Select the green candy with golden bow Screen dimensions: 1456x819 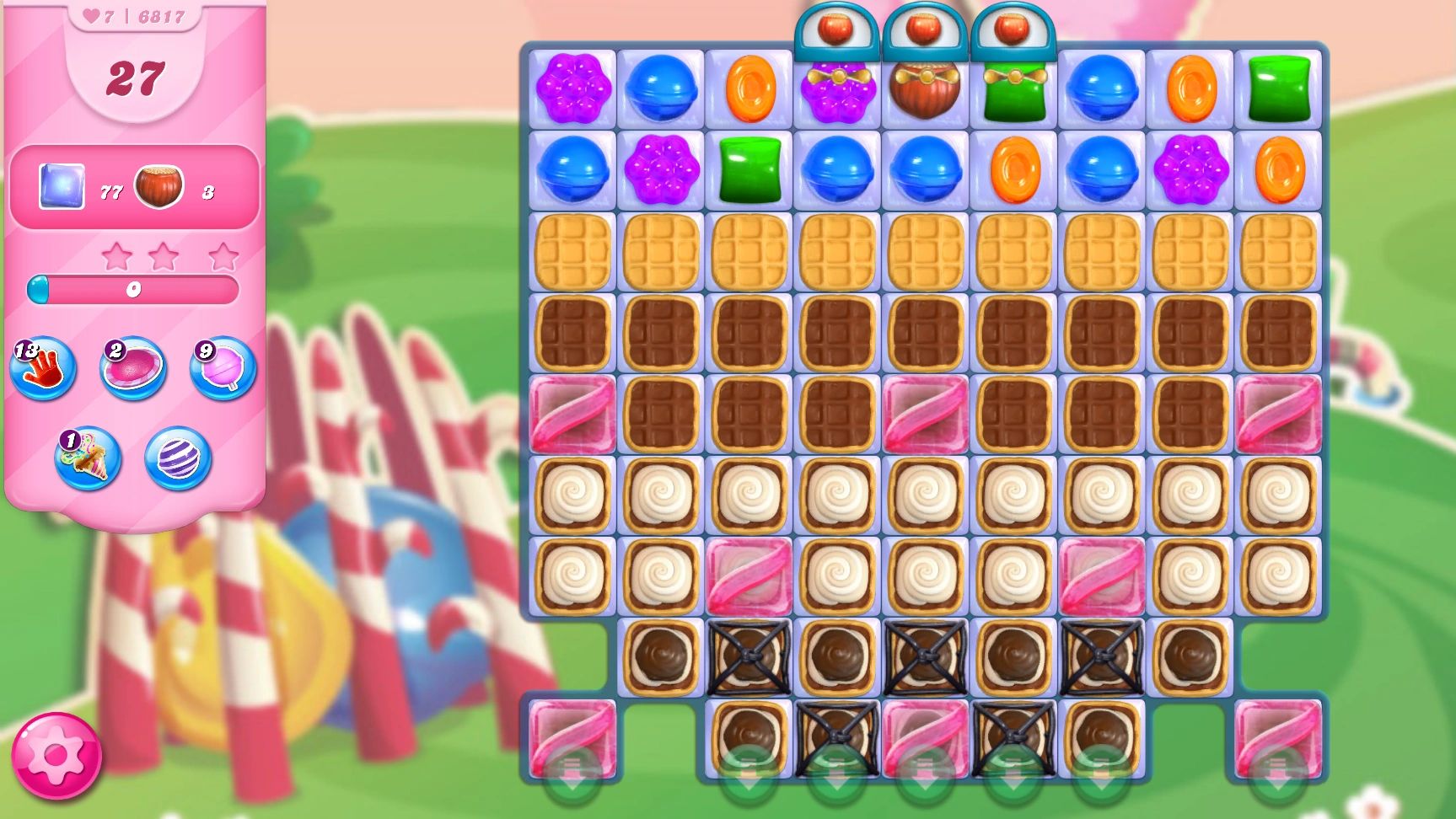[x=1014, y=91]
